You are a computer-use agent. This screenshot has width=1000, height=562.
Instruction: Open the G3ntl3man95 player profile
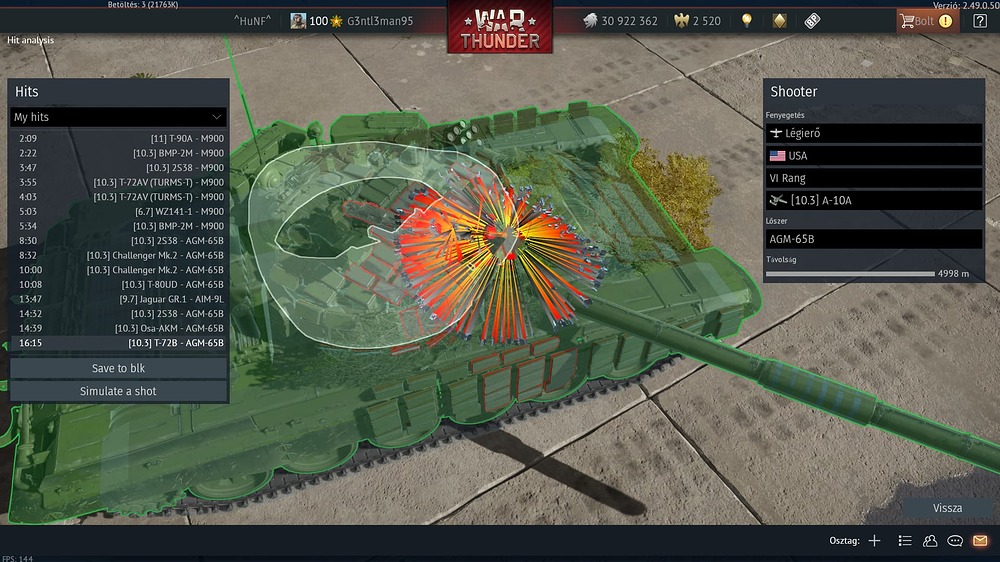tap(352, 21)
